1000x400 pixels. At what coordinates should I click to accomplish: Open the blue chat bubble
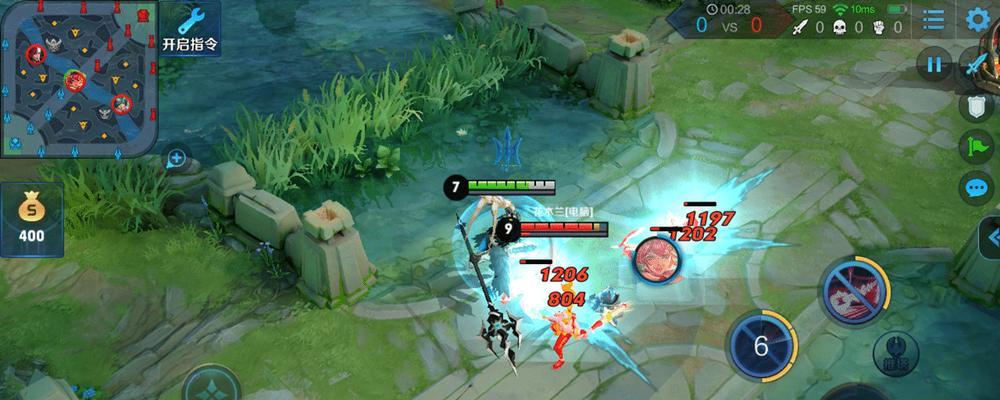[977, 187]
